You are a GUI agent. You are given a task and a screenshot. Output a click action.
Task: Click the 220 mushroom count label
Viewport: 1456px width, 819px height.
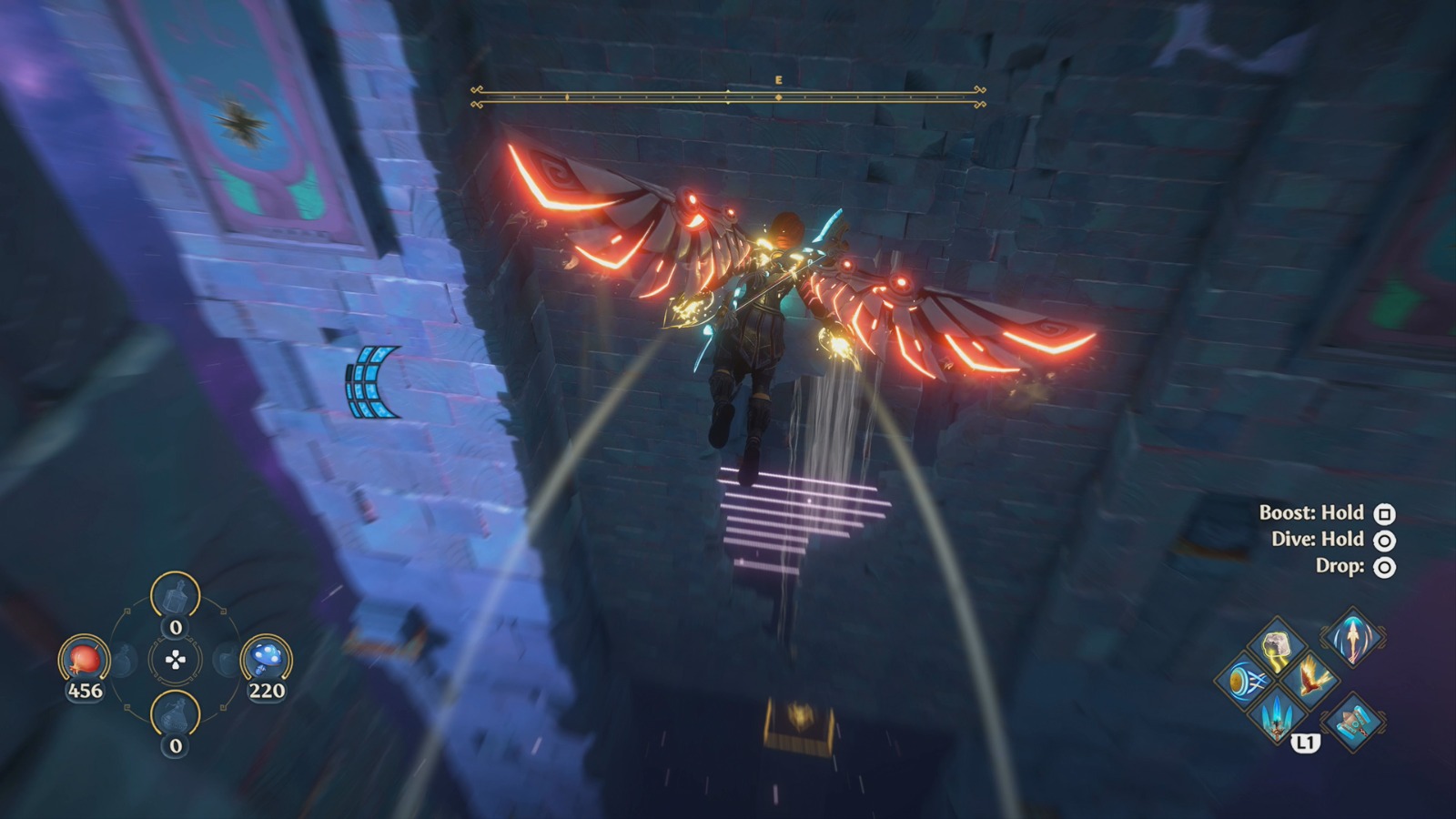click(x=266, y=690)
